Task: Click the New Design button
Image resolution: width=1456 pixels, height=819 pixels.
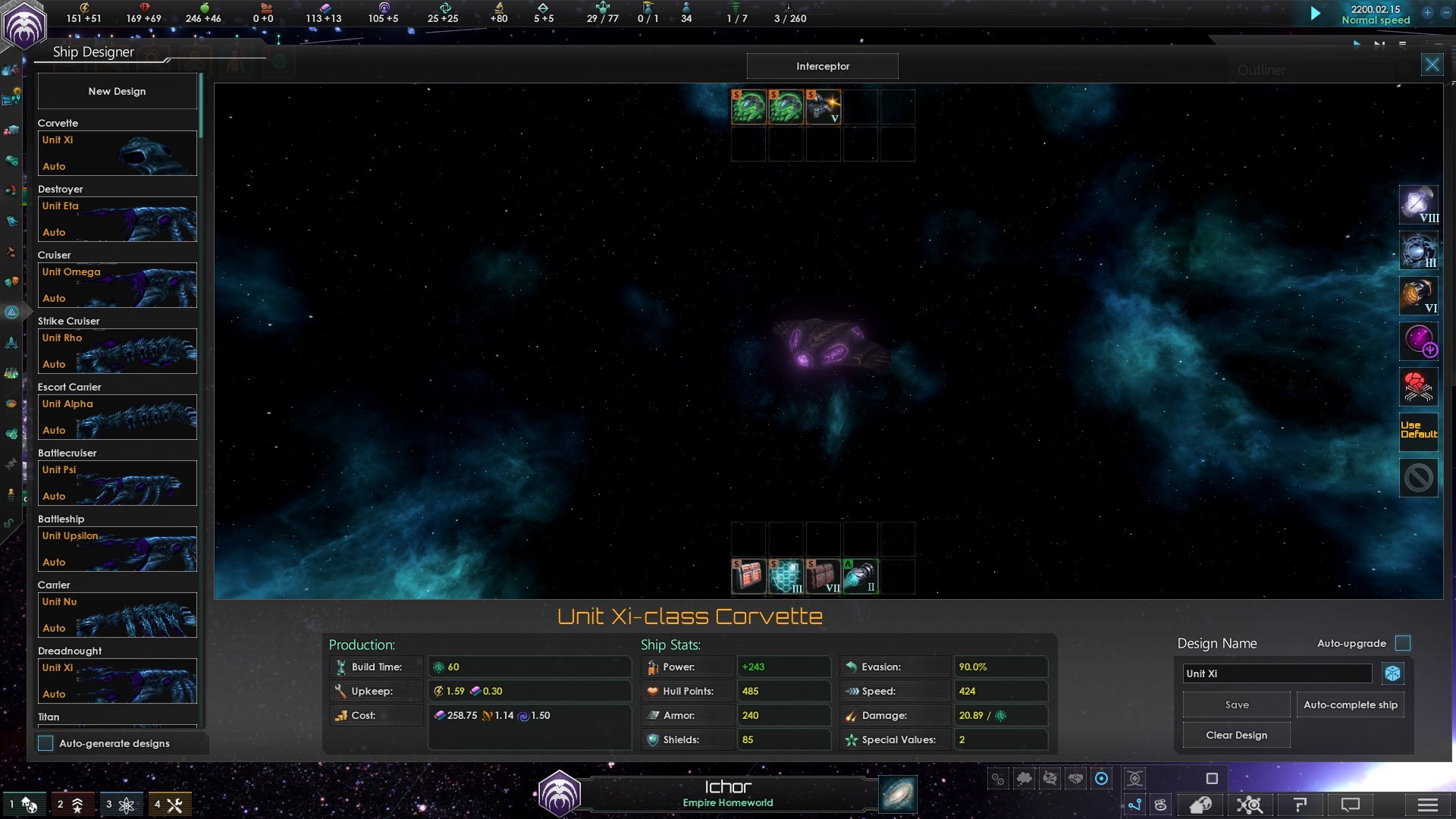Action: [x=117, y=91]
